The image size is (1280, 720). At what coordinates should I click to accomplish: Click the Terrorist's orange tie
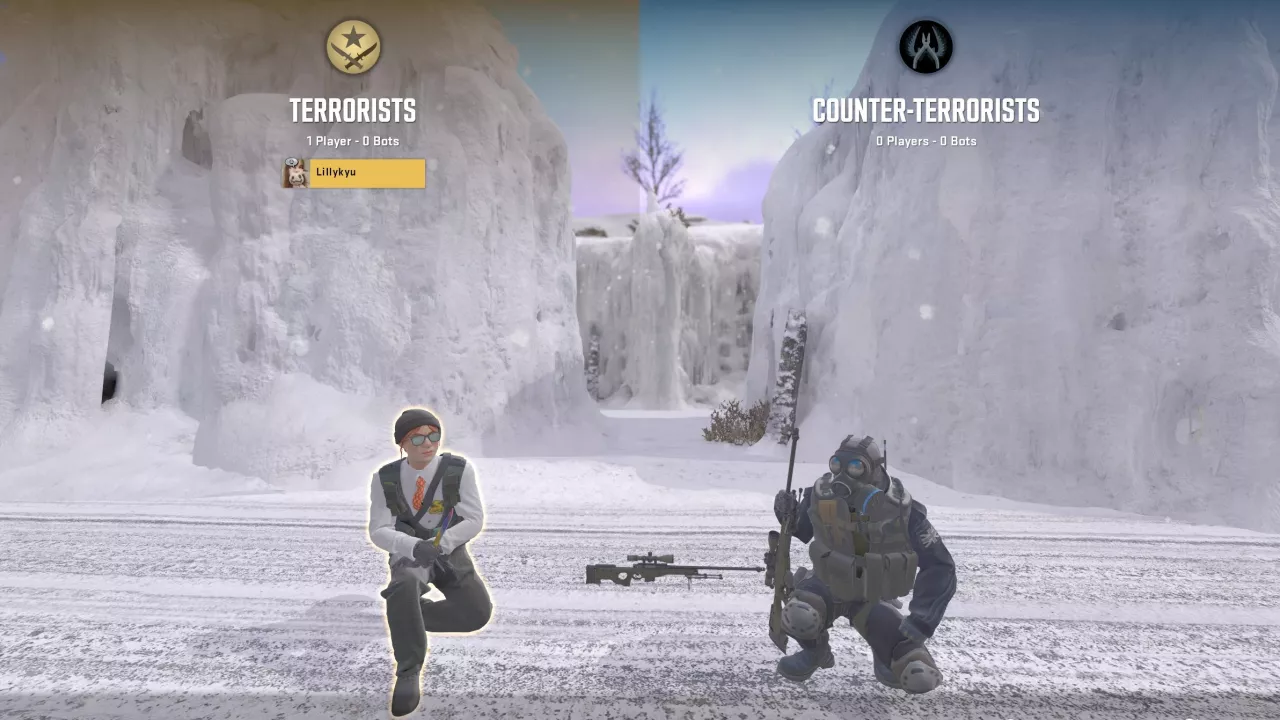(x=420, y=493)
